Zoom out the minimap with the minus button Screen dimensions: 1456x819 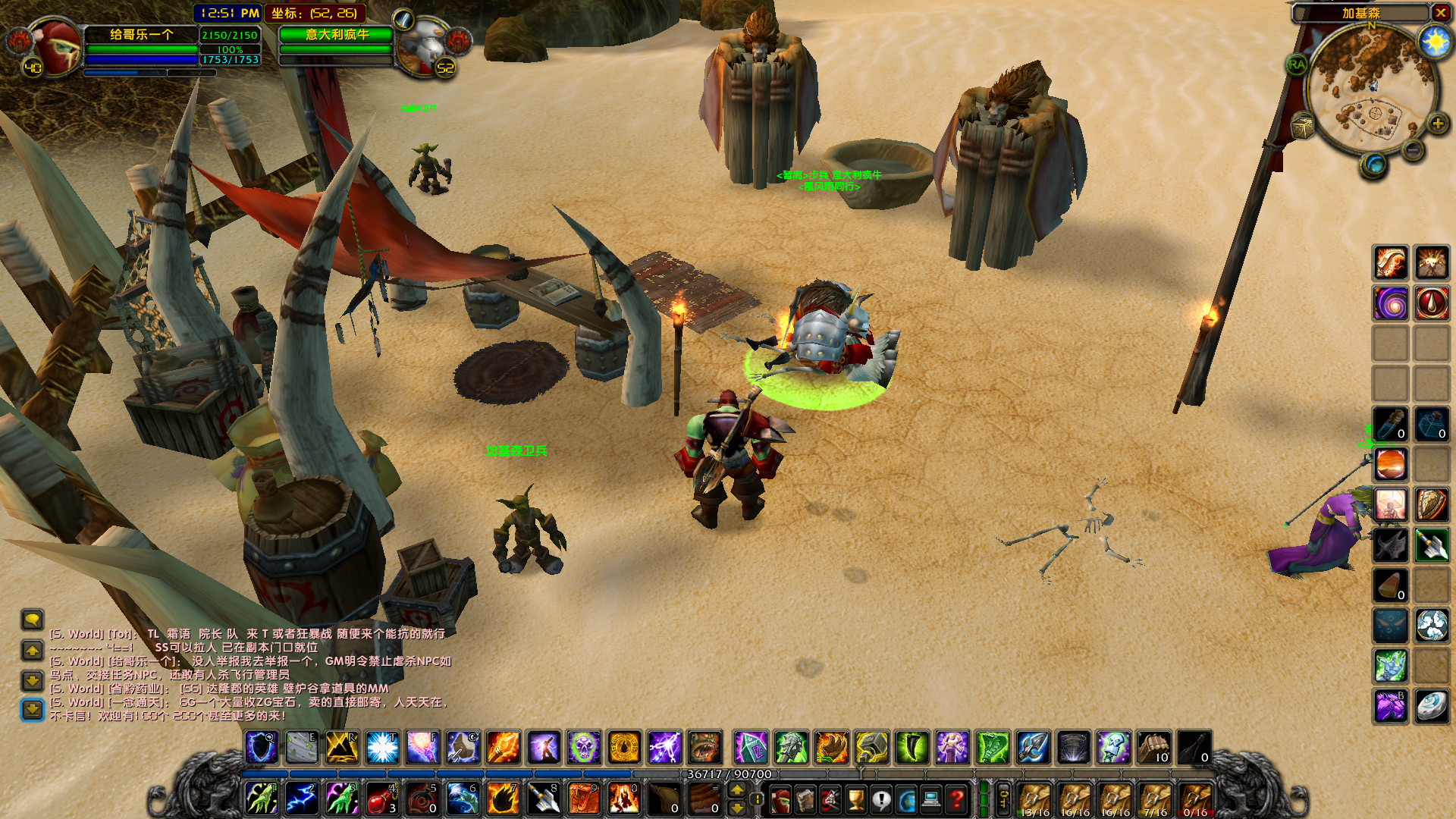(x=1412, y=149)
